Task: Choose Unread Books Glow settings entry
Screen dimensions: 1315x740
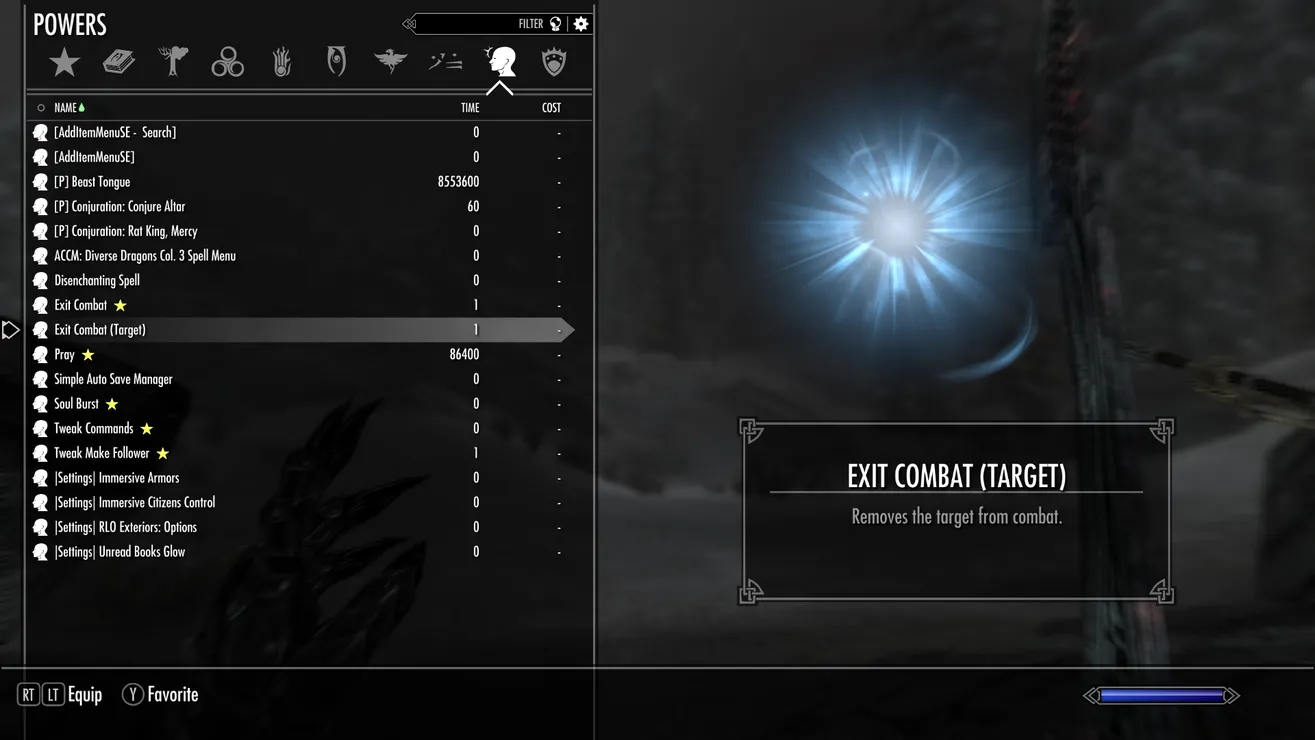Action: 119,552
